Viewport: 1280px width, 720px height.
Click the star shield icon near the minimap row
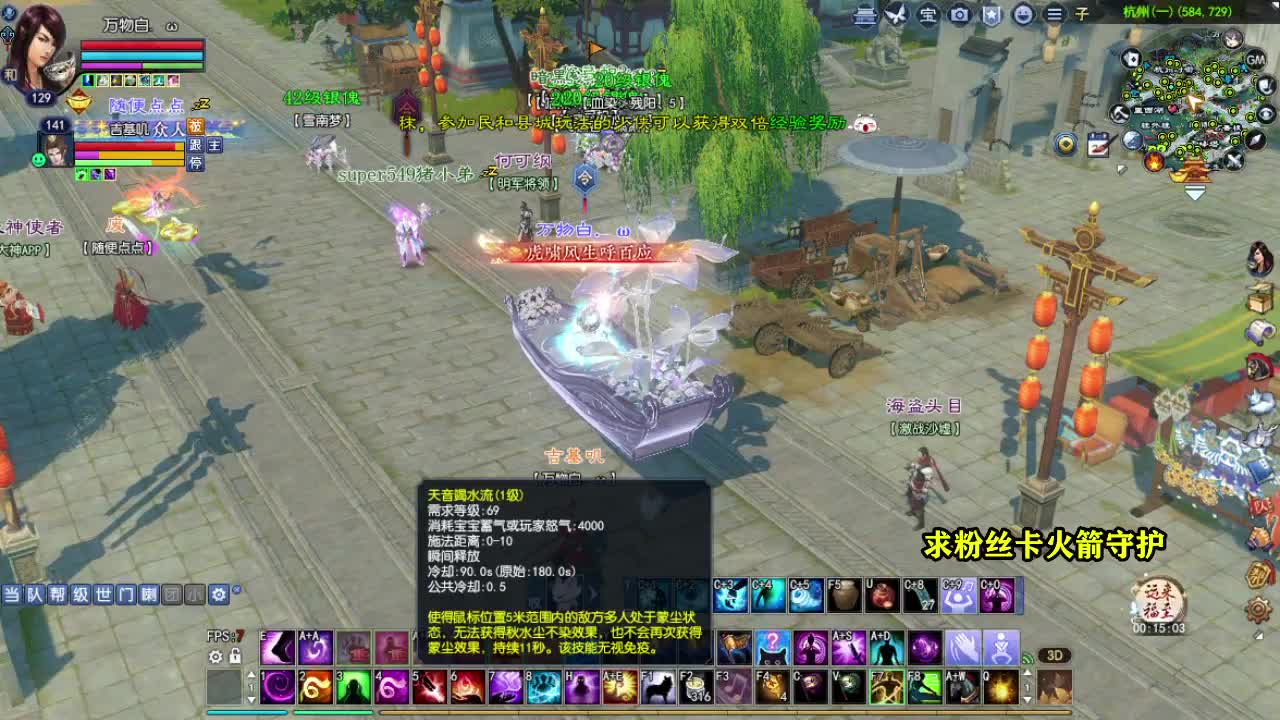point(991,14)
